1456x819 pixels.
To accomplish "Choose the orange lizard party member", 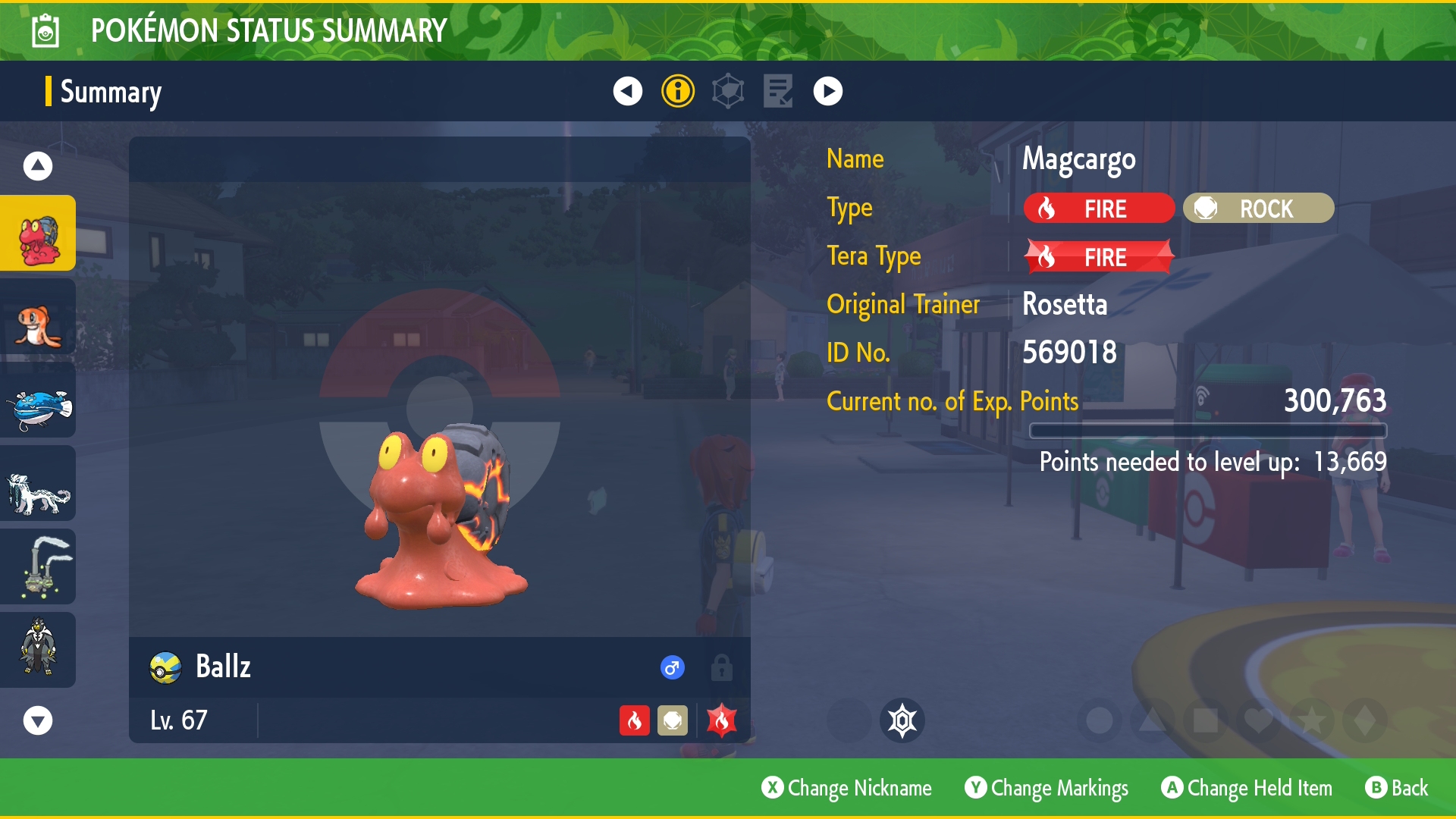I will 38,317.
